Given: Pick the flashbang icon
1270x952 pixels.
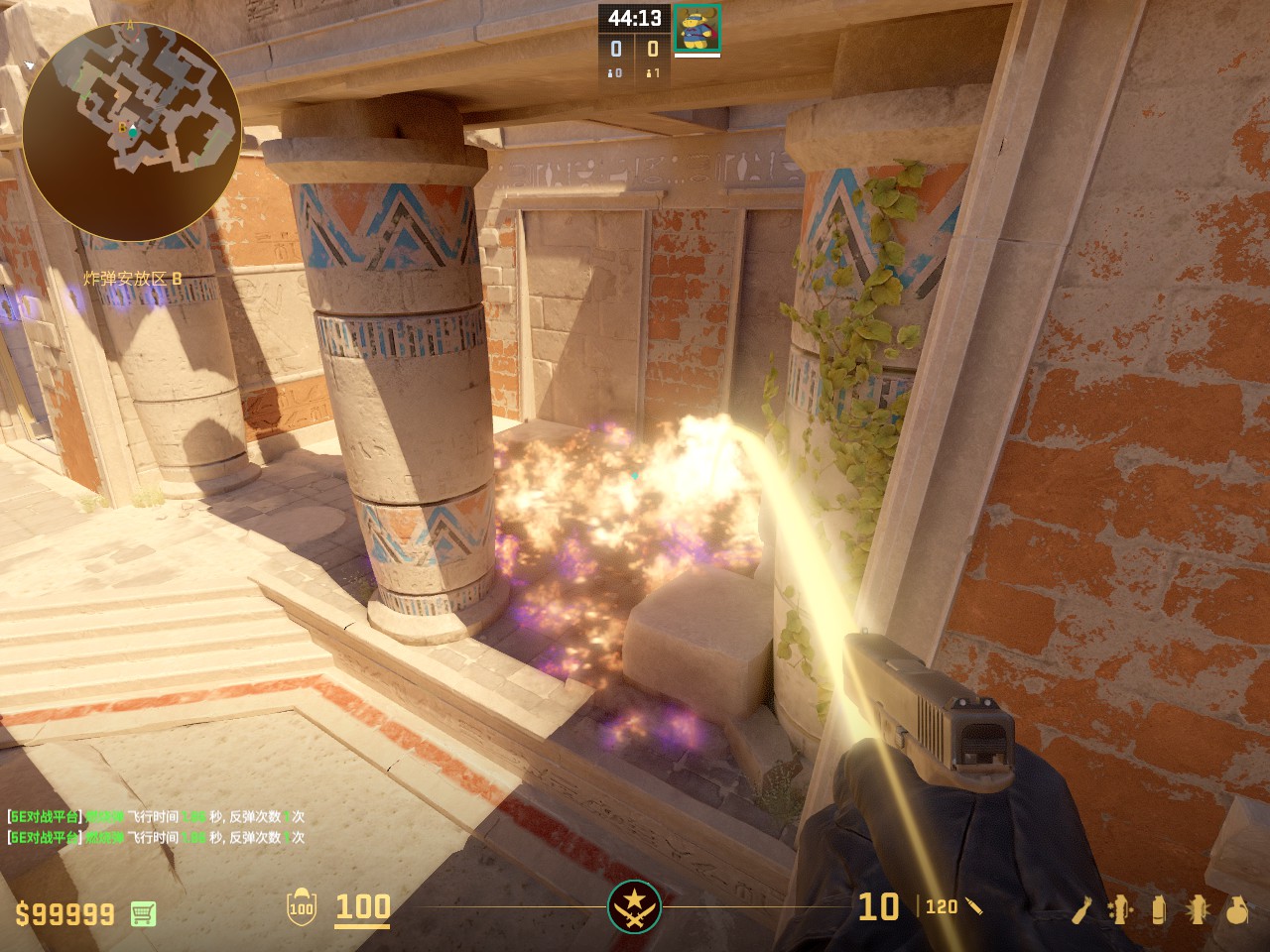Looking at the screenshot, I should click(x=1198, y=909).
